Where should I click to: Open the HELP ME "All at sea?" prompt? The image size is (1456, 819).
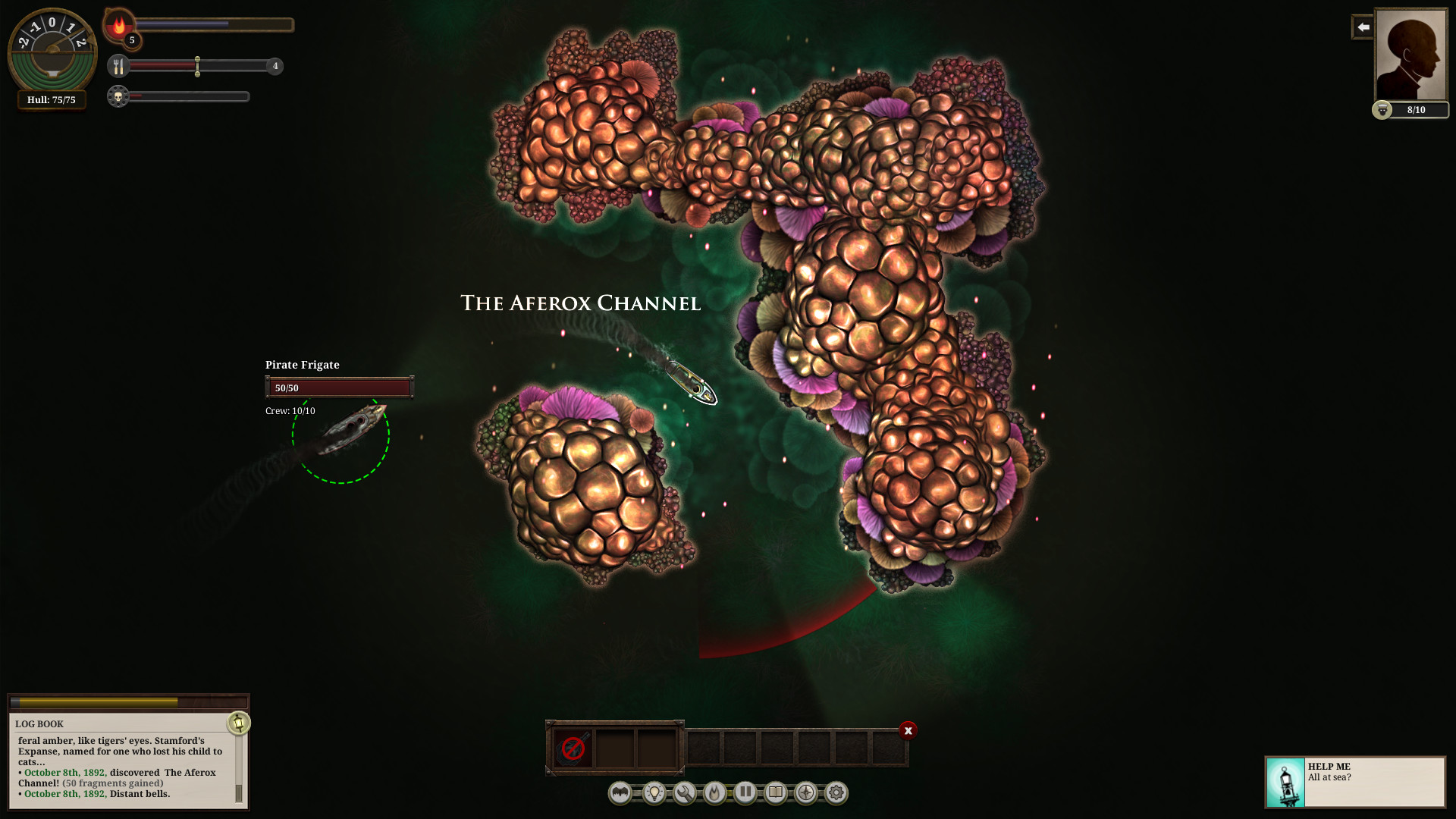1355,781
